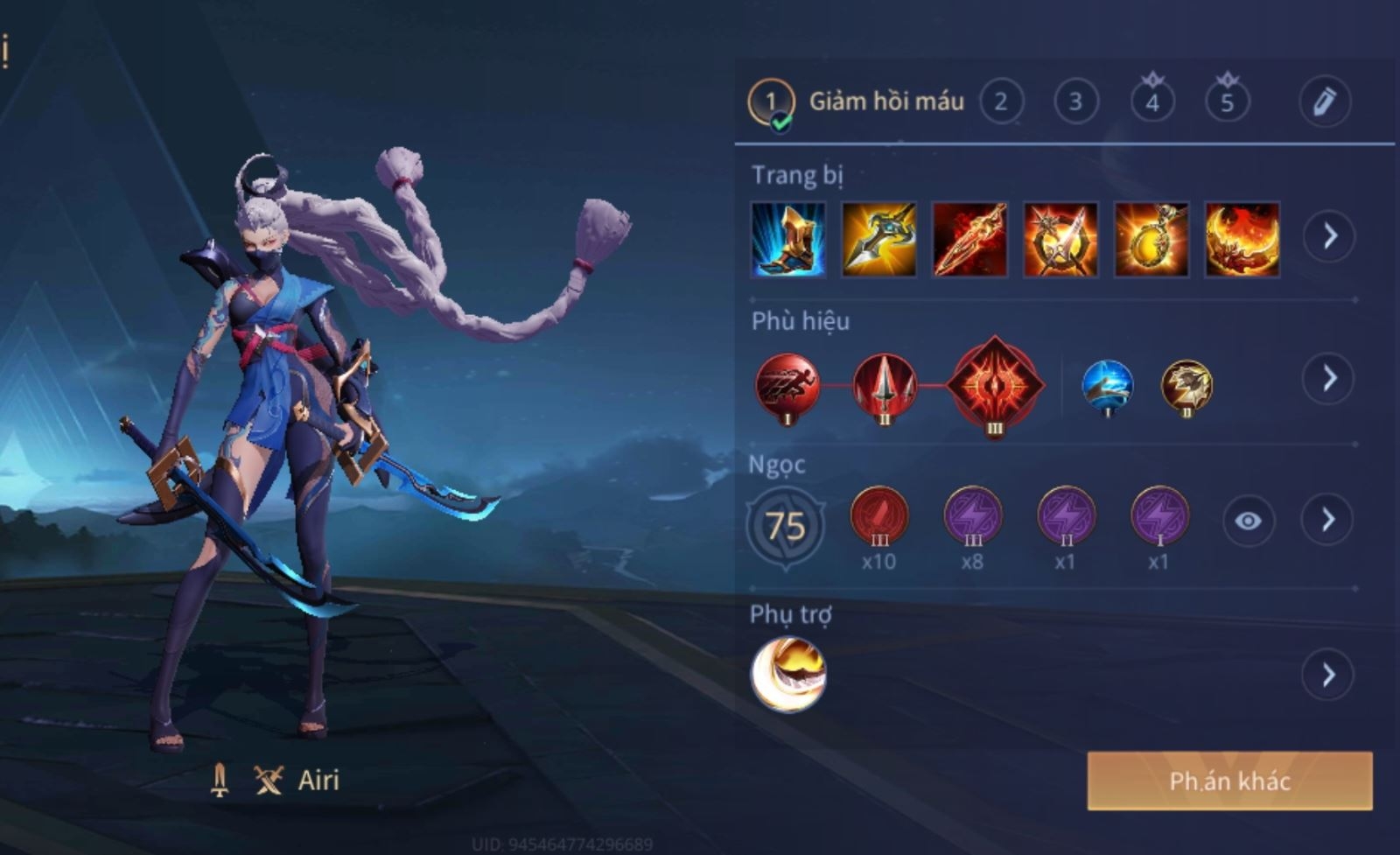
Task: Select the golden amulet equipment item
Action: click(x=1151, y=239)
